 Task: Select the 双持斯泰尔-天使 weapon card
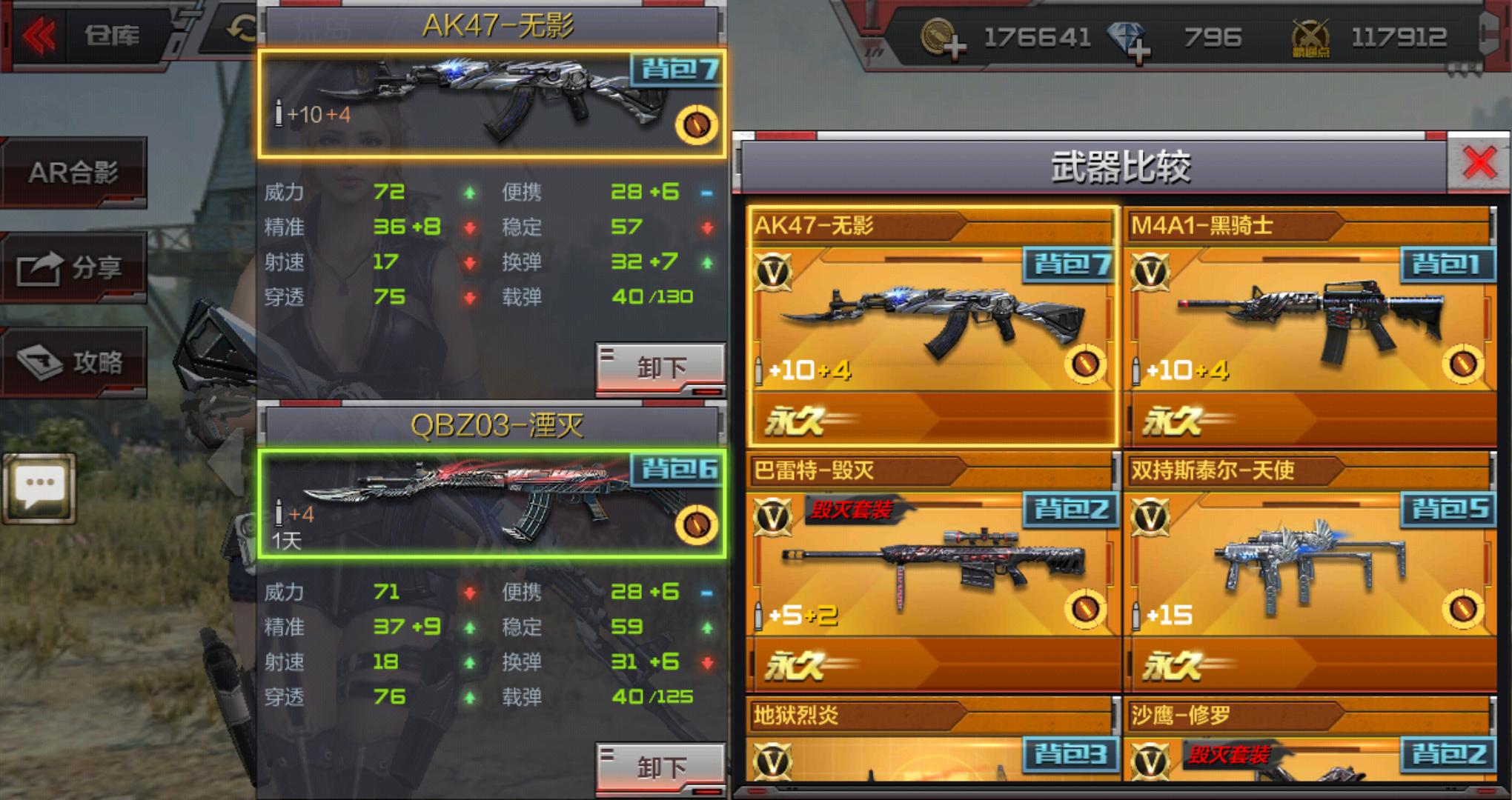coord(1309,570)
